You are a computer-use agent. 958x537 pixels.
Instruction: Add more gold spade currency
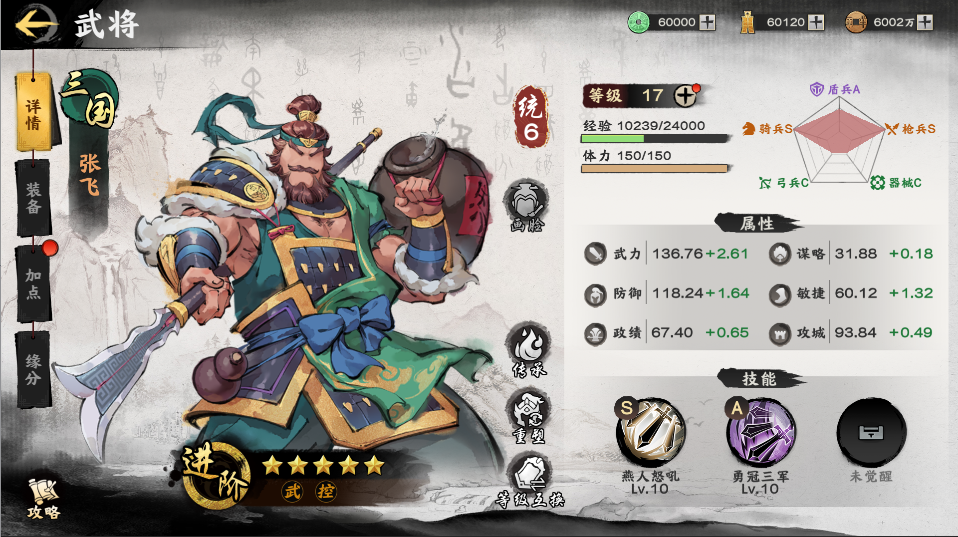815,22
